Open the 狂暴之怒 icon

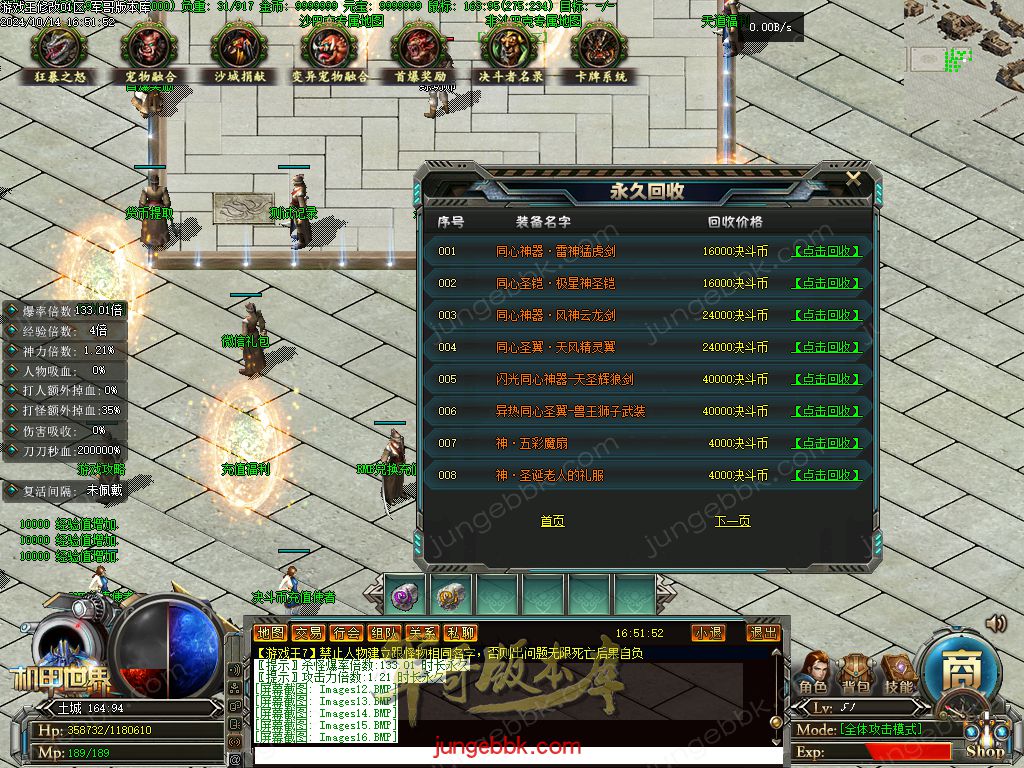coord(59,55)
